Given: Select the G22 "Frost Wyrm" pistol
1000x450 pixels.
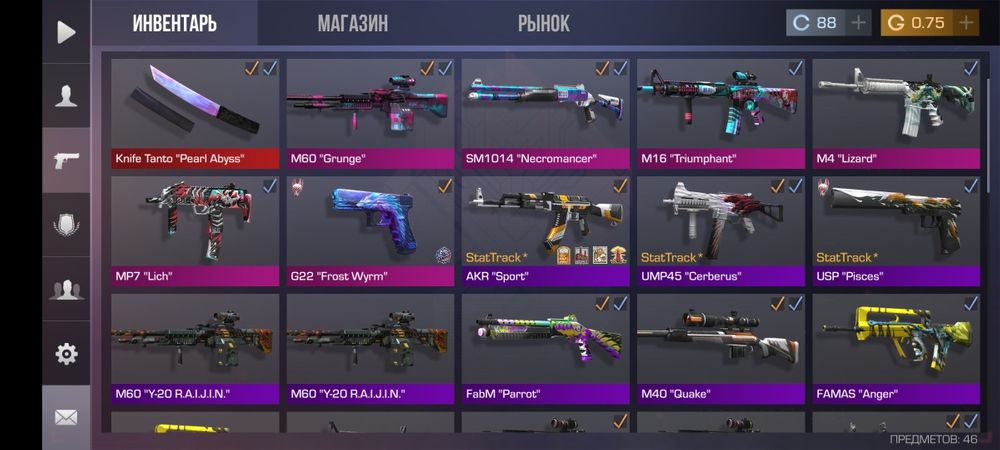Looking at the screenshot, I should pyautogui.click(x=370, y=230).
